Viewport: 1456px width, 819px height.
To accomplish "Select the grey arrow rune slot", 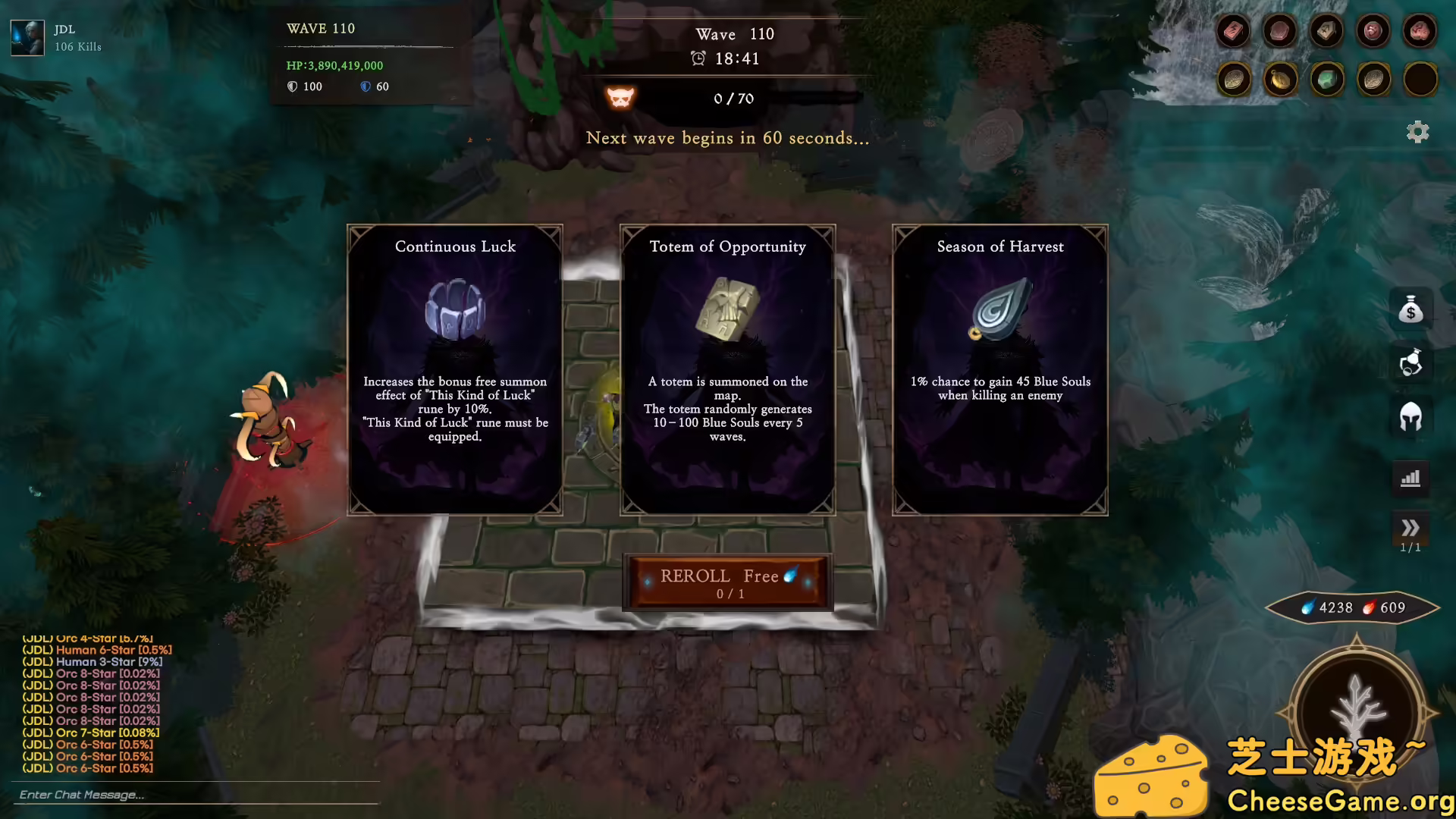I will click(x=1326, y=31).
